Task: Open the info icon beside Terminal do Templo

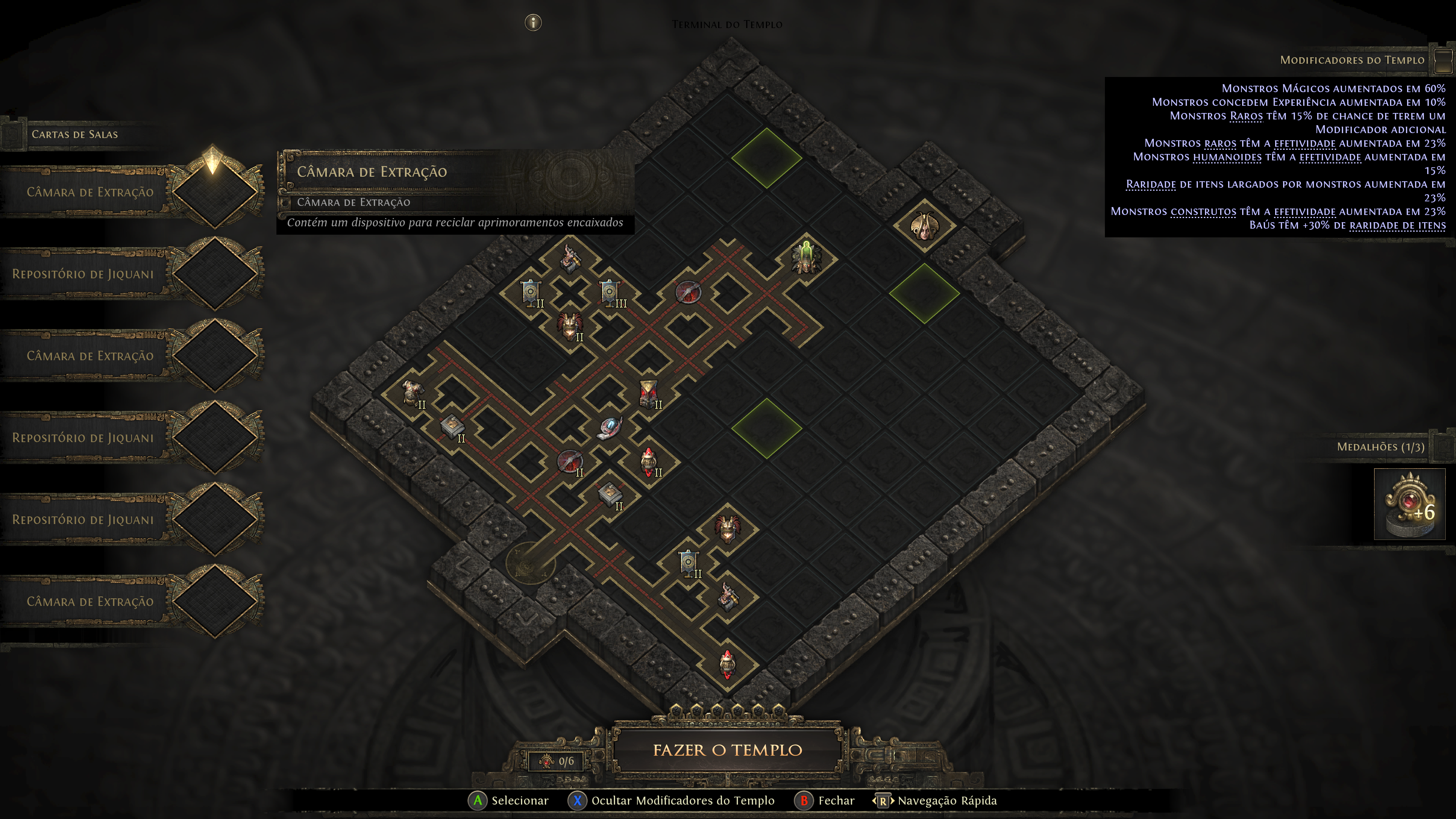Action: pyautogui.click(x=533, y=23)
